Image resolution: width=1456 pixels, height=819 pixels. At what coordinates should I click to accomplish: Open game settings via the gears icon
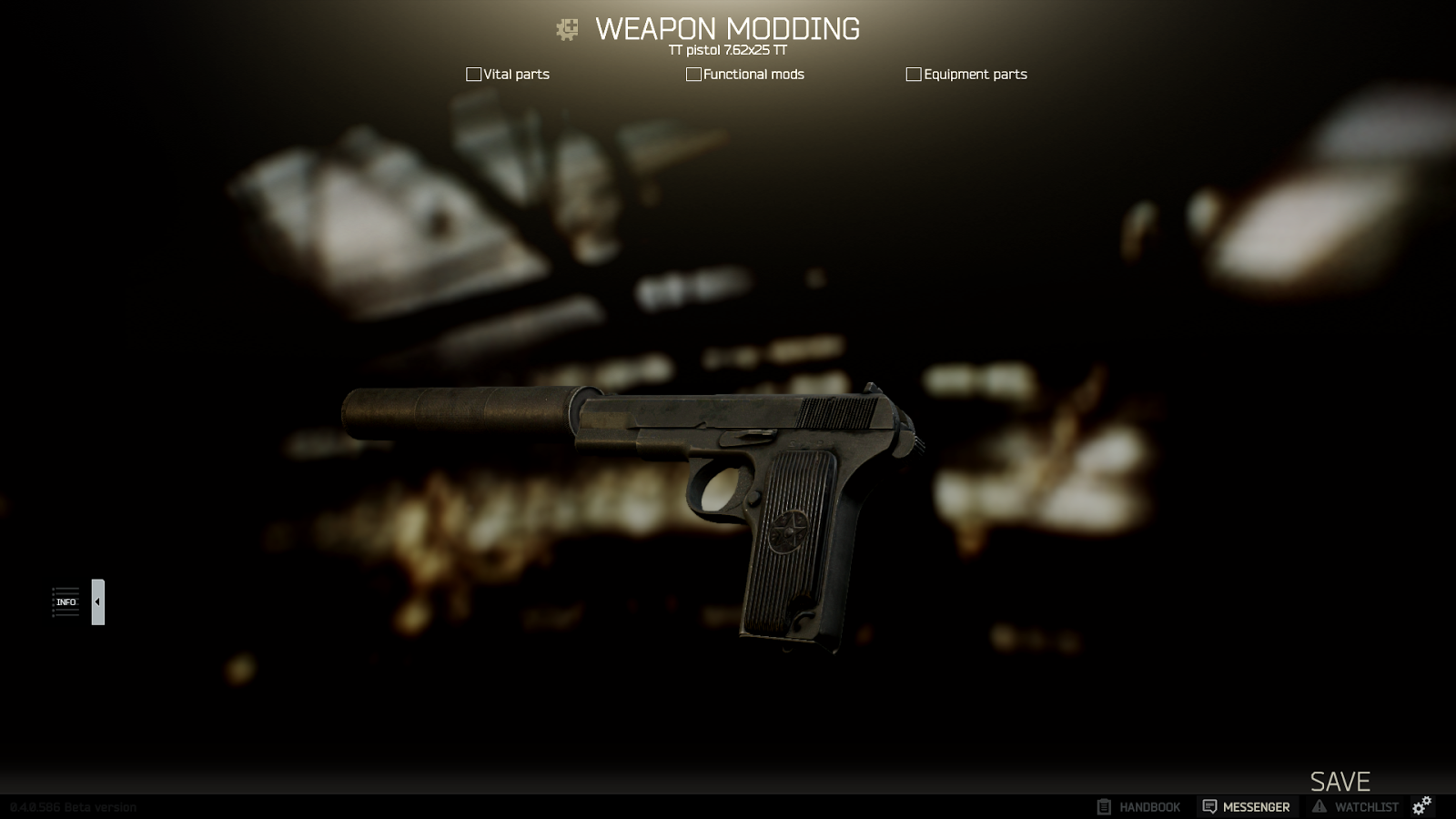point(1421,804)
